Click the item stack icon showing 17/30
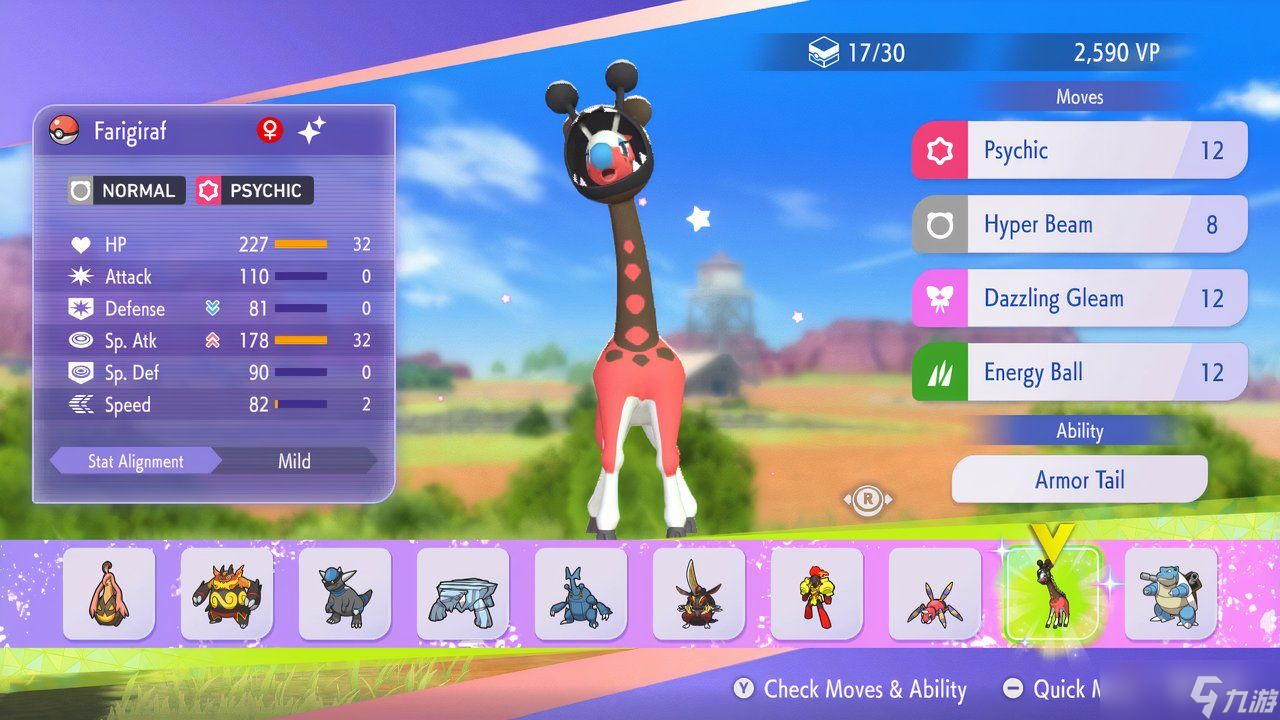This screenshot has width=1280, height=720. [825, 52]
